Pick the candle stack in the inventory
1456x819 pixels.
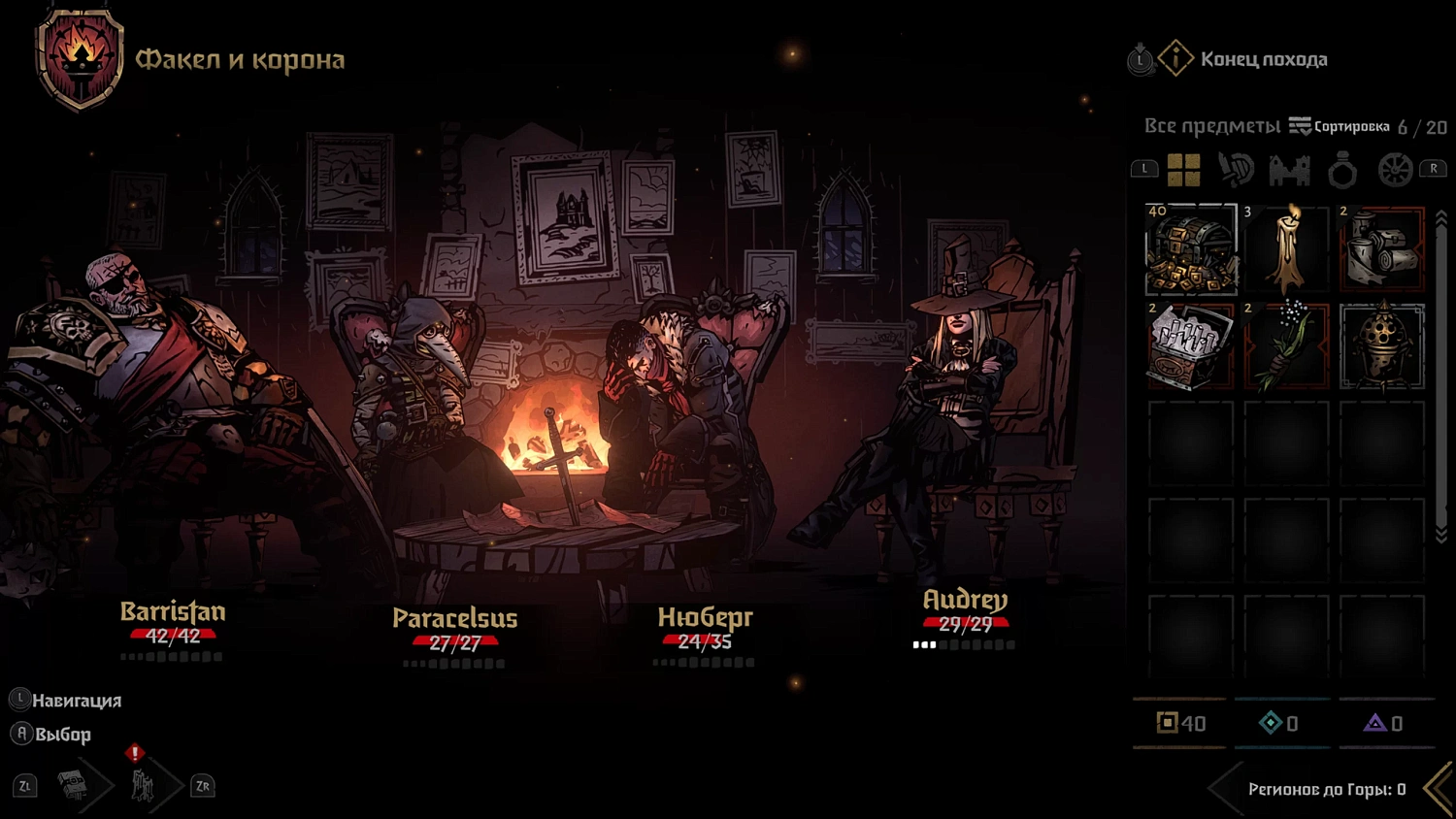(1288, 249)
